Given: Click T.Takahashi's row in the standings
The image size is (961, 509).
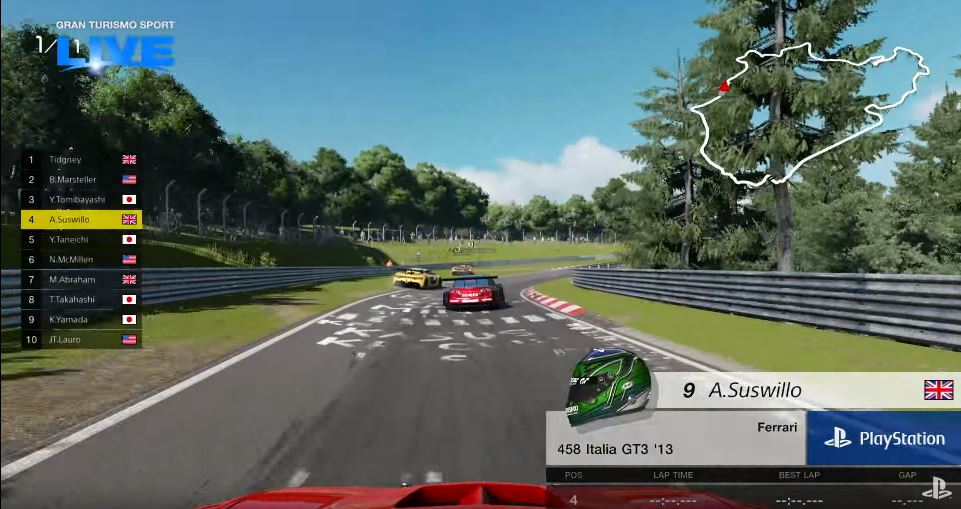Looking at the screenshot, I should (80, 299).
